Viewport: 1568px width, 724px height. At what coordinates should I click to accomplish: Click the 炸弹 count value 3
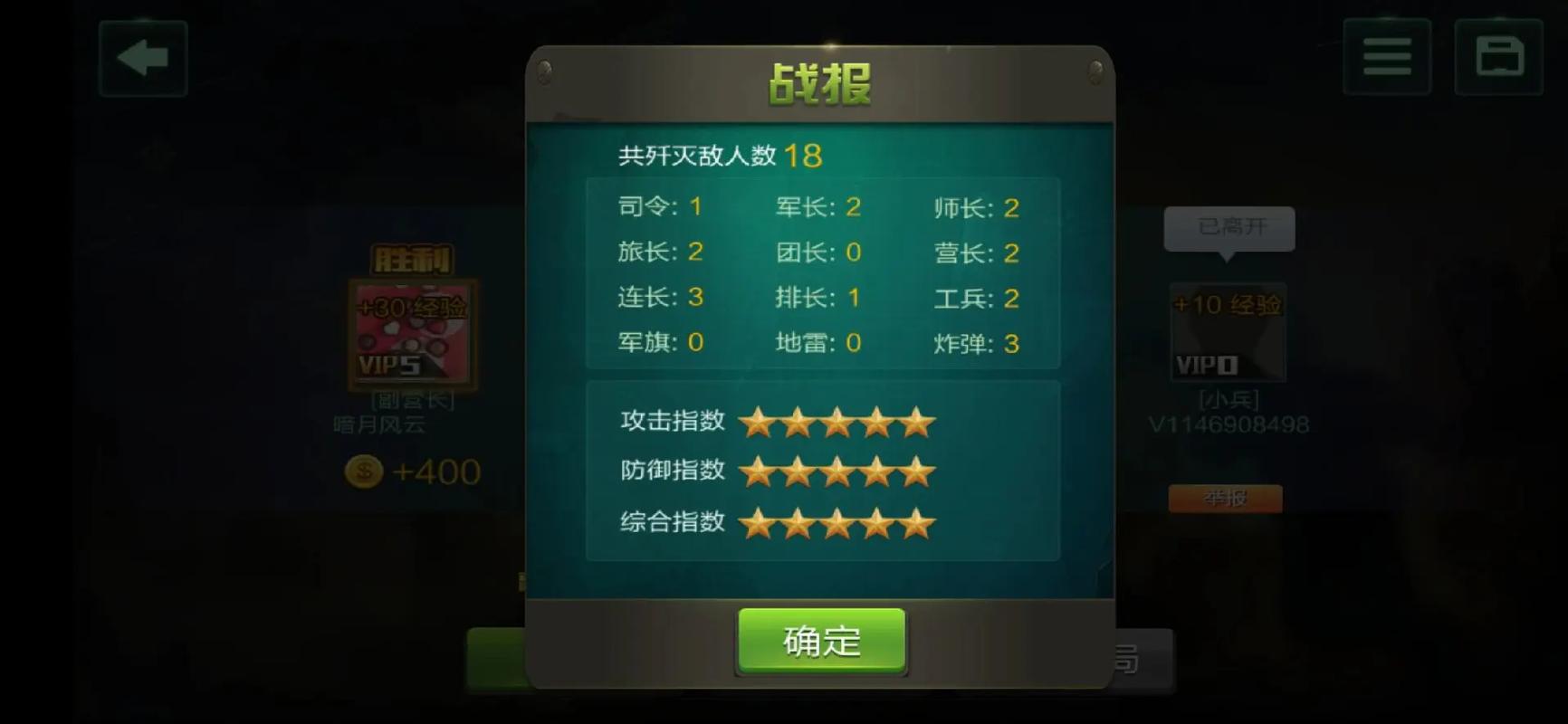(x=1011, y=344)
